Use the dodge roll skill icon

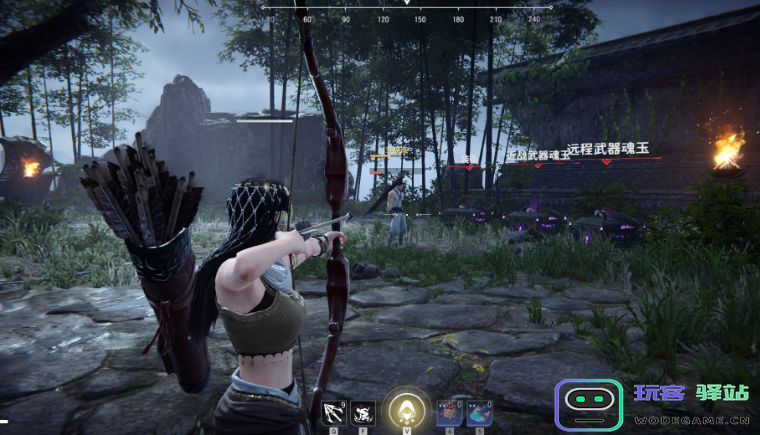click(x=362, y=411)
